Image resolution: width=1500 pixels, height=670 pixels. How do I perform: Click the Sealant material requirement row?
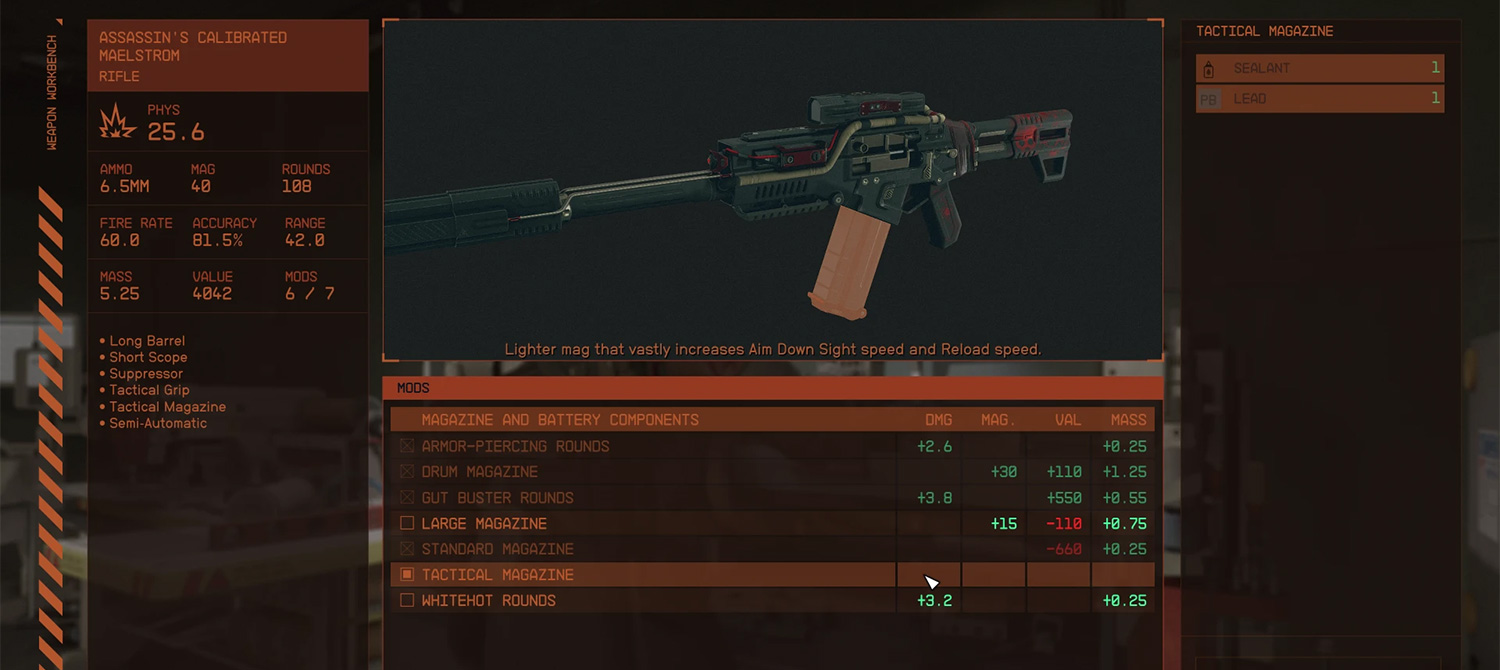(1319, 68)
